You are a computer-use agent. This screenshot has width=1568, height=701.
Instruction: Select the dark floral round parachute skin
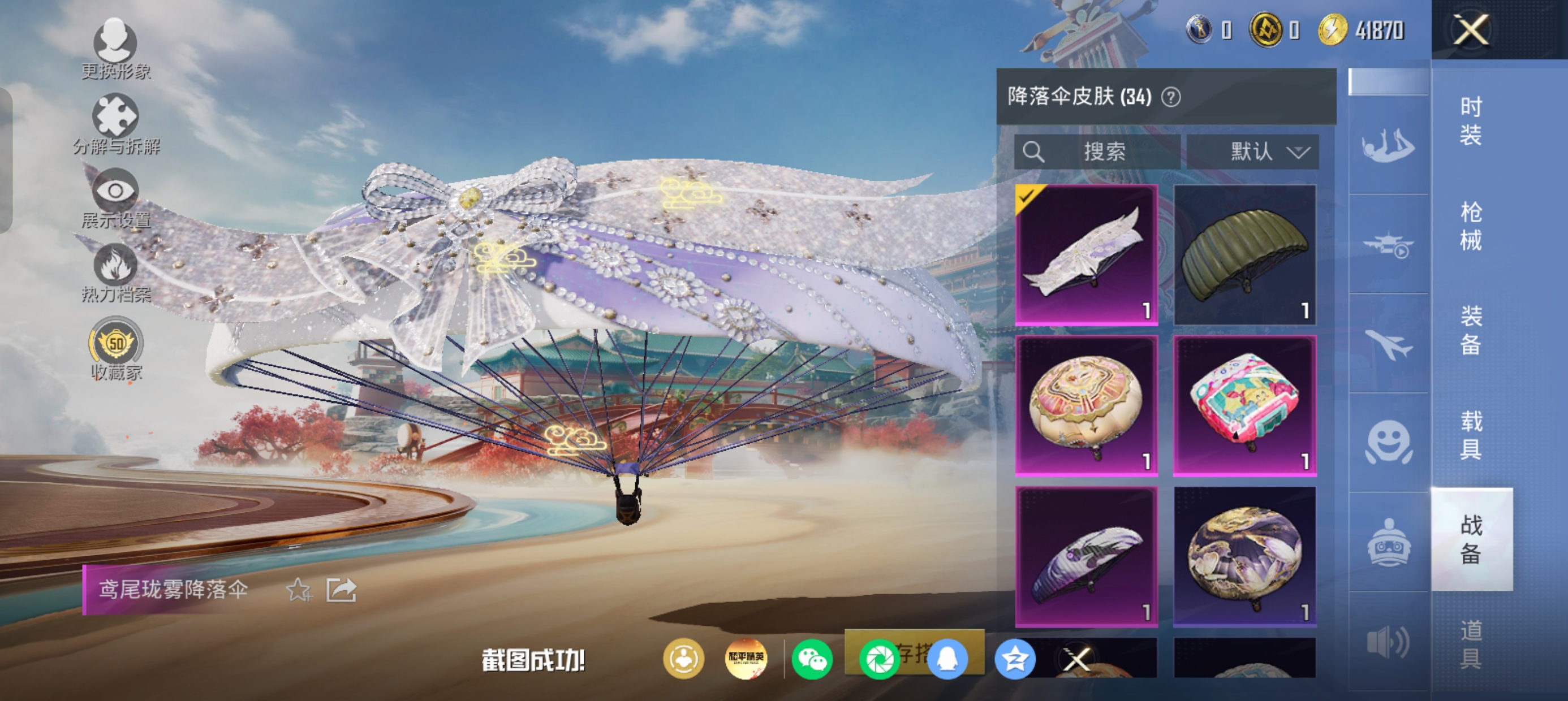(1244, 556)
